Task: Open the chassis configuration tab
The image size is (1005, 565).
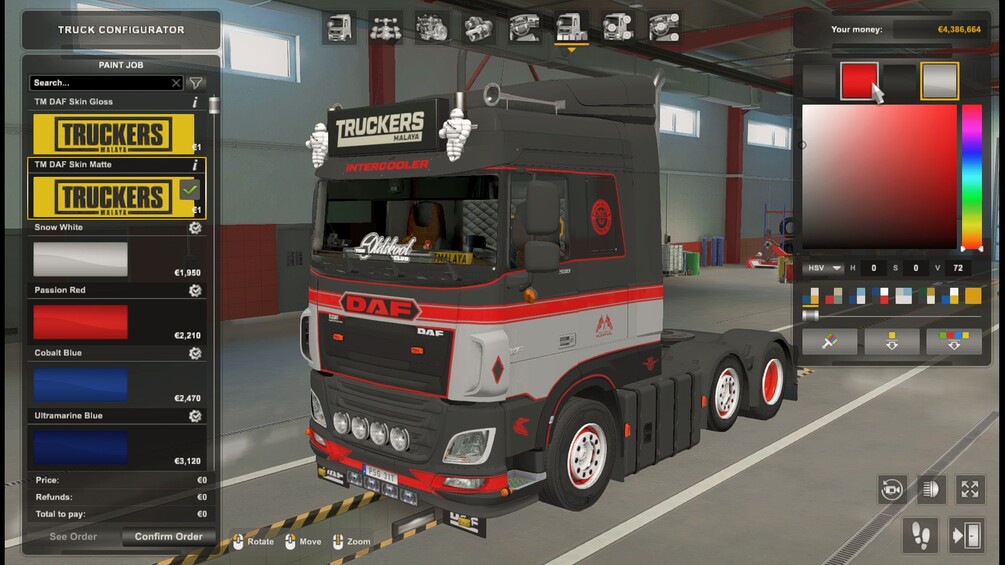Action: tap(385, 28)
